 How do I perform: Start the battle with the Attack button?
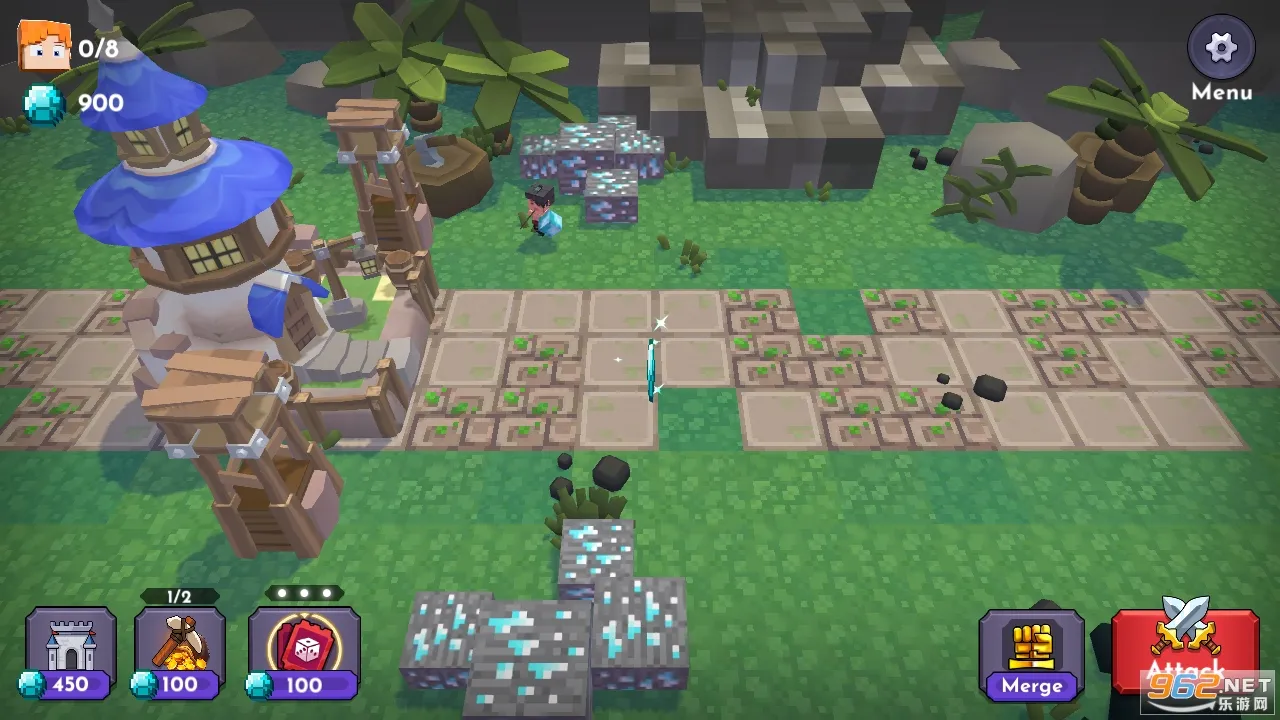[x=1185, y=650]
